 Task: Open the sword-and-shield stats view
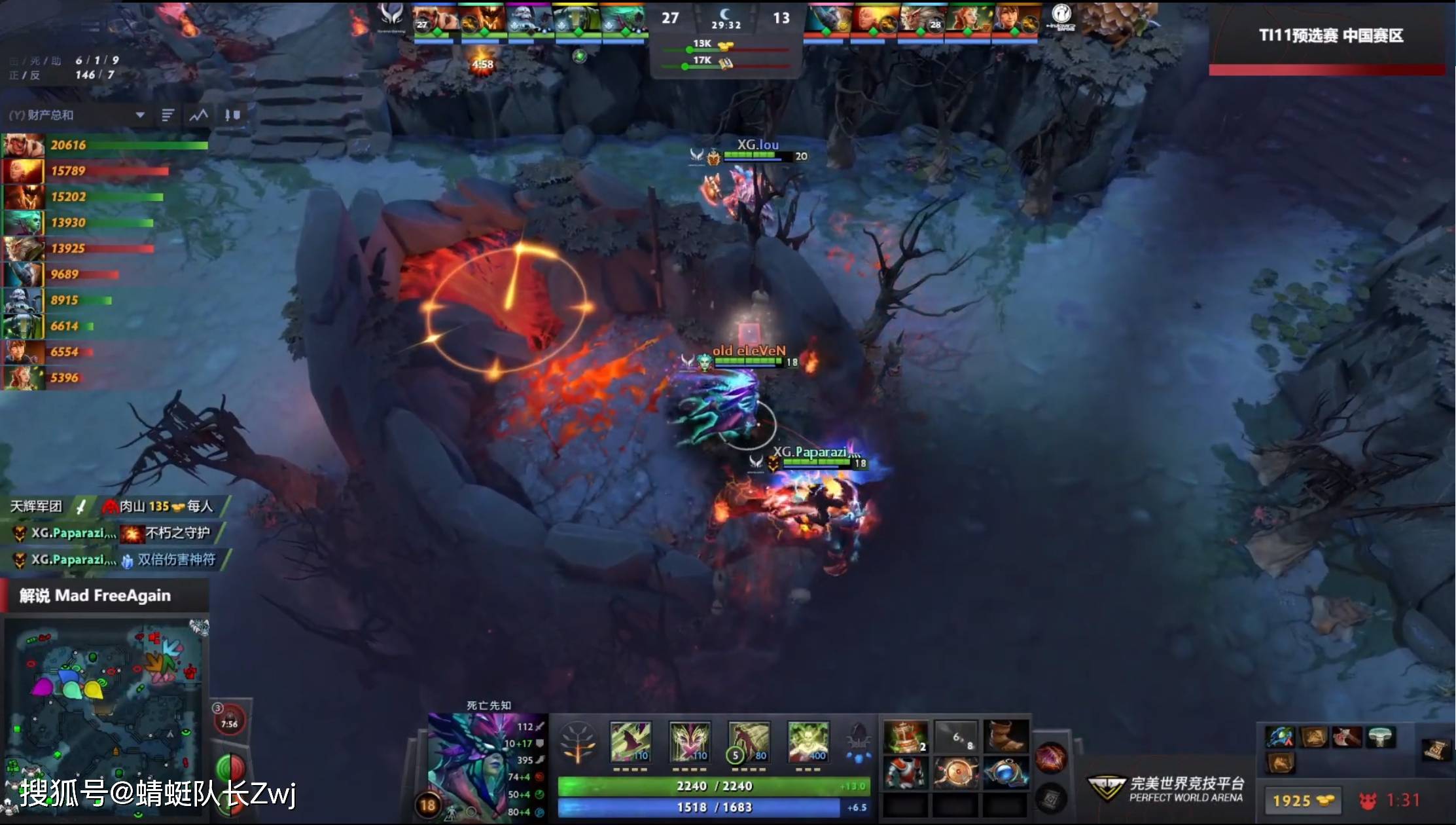click(x=232, y=115)
